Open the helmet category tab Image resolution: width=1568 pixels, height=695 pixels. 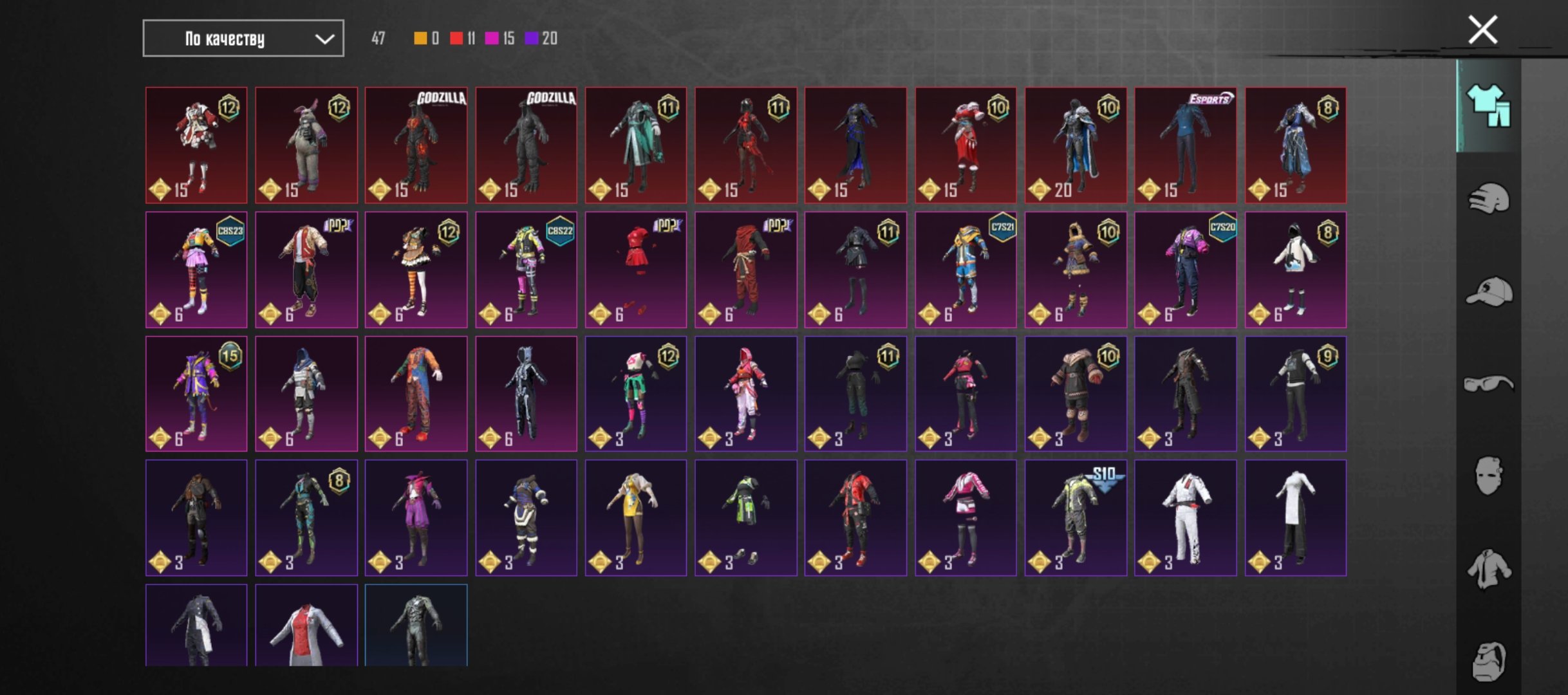1488,199
